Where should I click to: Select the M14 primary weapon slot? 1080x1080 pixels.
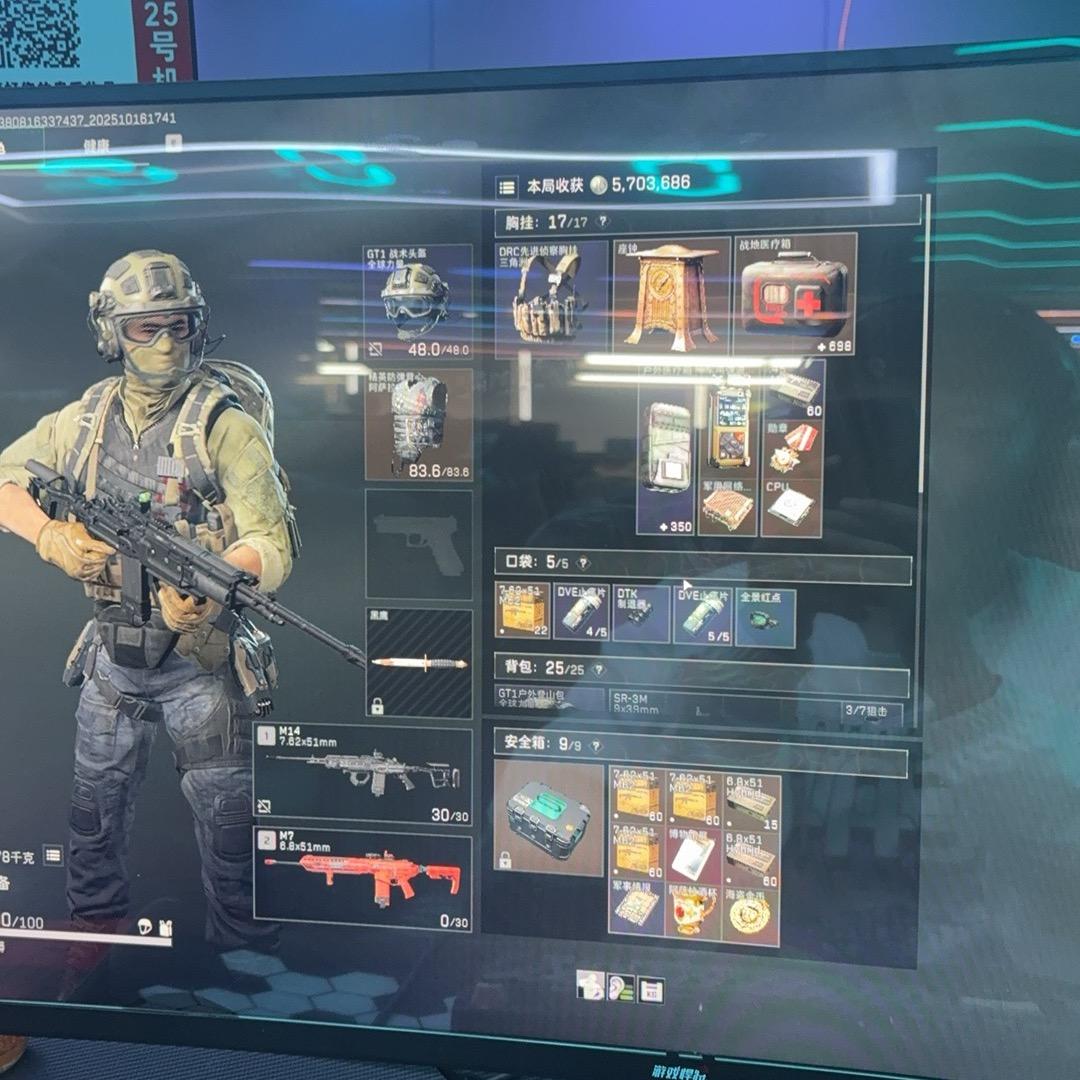[362, 775]
